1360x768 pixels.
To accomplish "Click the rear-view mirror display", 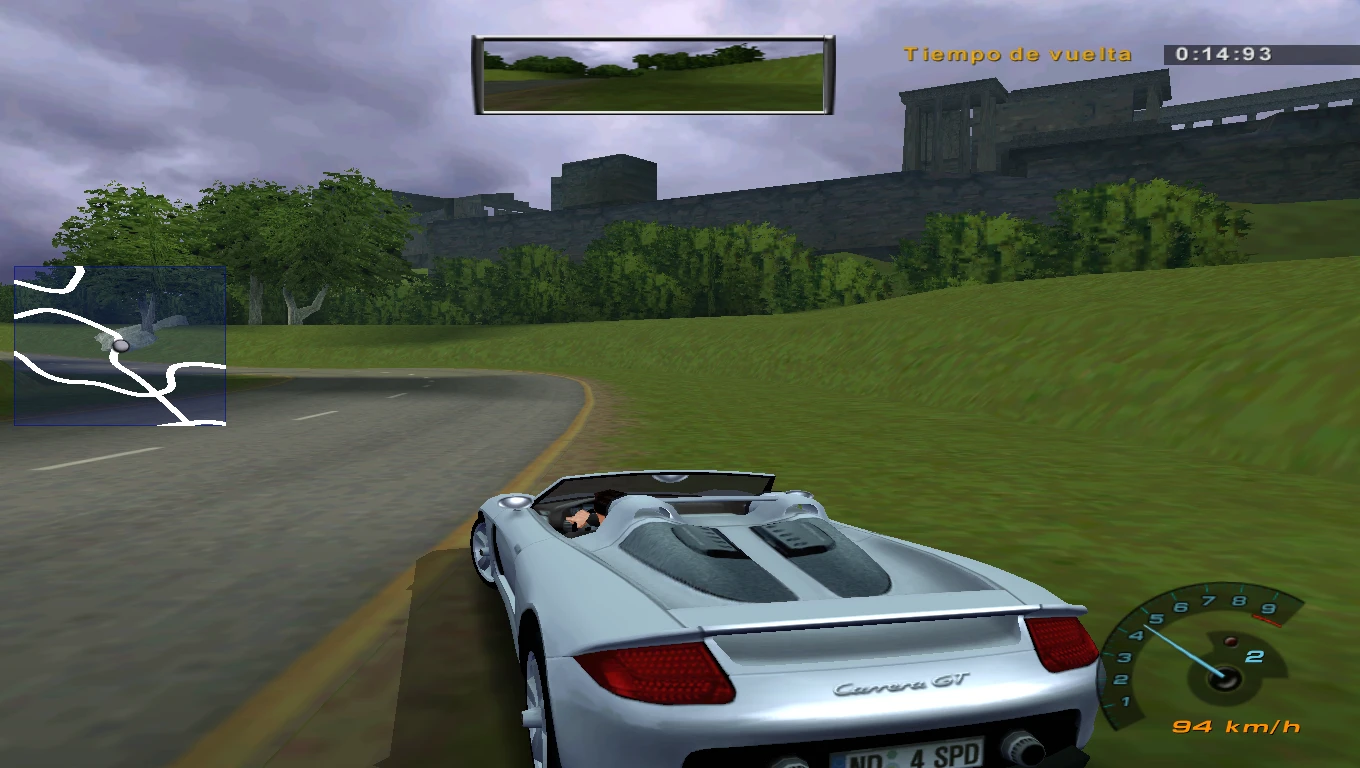I will [651, 73].
